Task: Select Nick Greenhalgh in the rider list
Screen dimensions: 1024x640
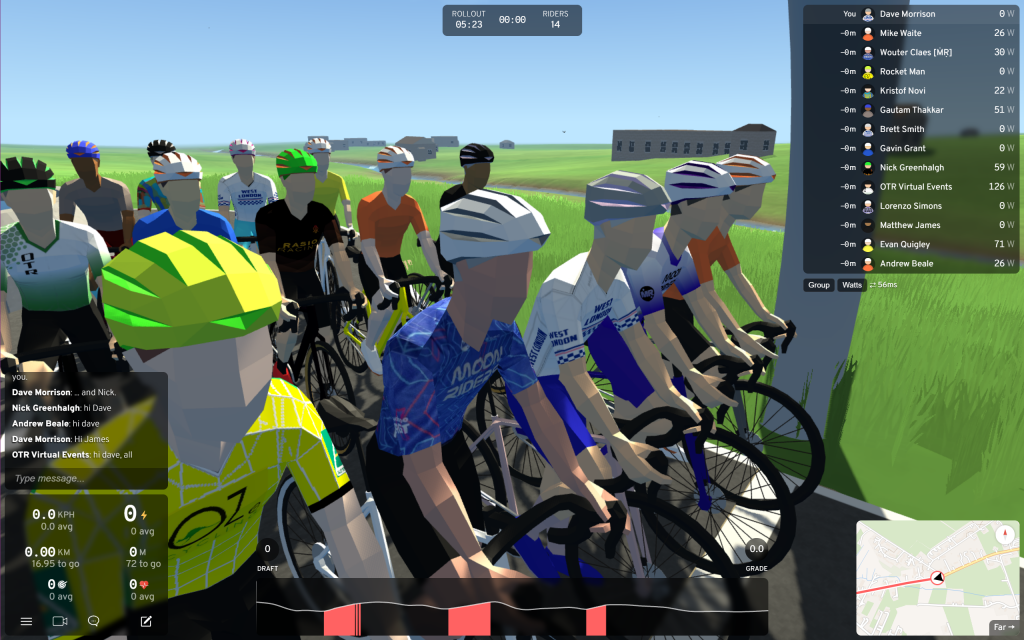Action: (x=911, y=167)
